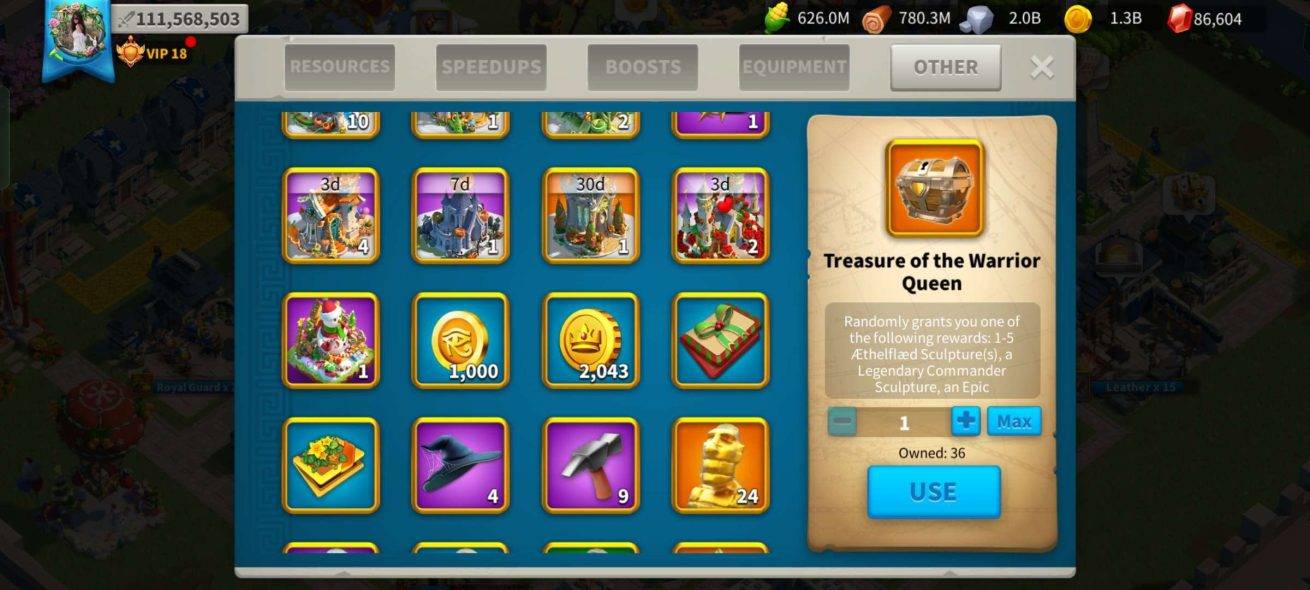1310x590 pixels.
Task: Select the hammer item slot
Action: click(590, 465)
